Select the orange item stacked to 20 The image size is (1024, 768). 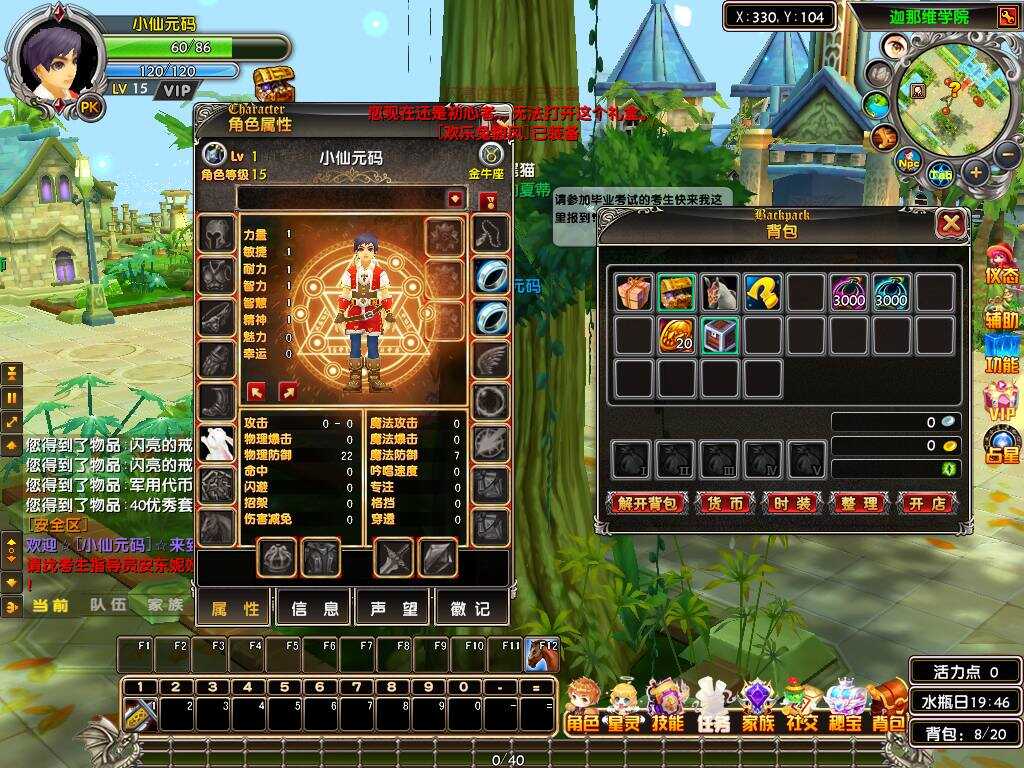[x=676, y=335]
